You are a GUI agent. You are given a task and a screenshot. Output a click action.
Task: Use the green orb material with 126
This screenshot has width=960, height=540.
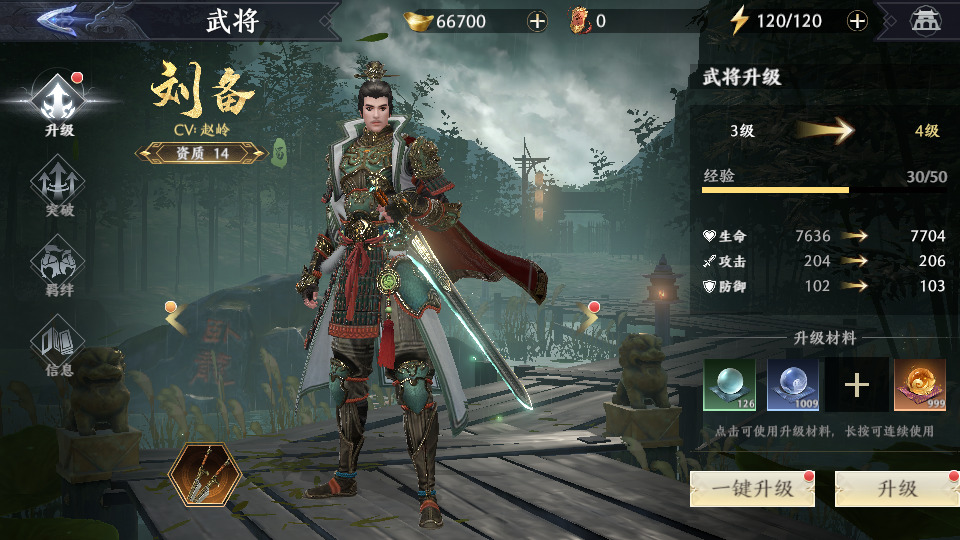pyautogui.click(x=729, y=385)
